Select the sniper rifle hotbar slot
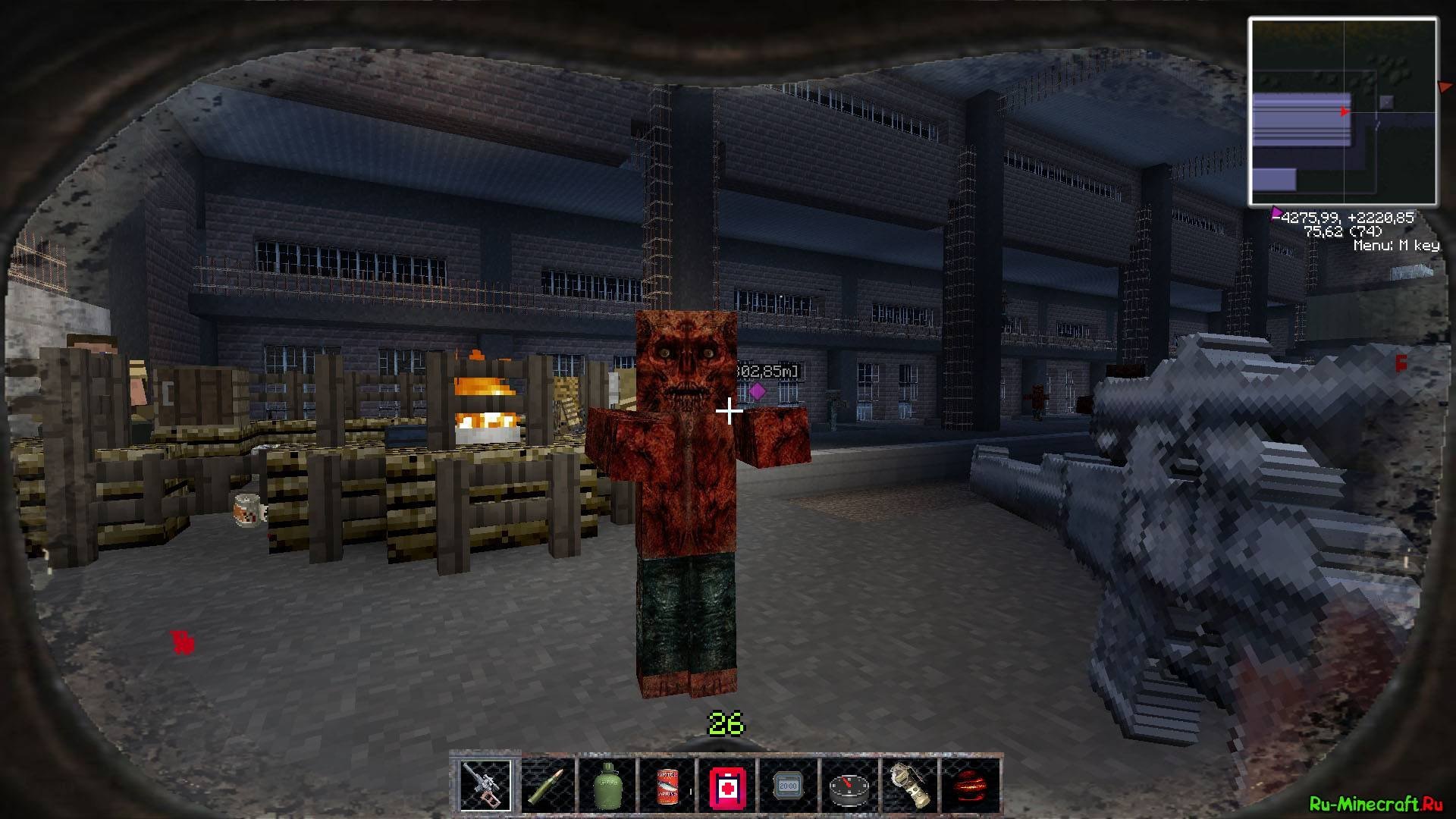The height and width of the screenshot is (819, 1456). (485, 786)
